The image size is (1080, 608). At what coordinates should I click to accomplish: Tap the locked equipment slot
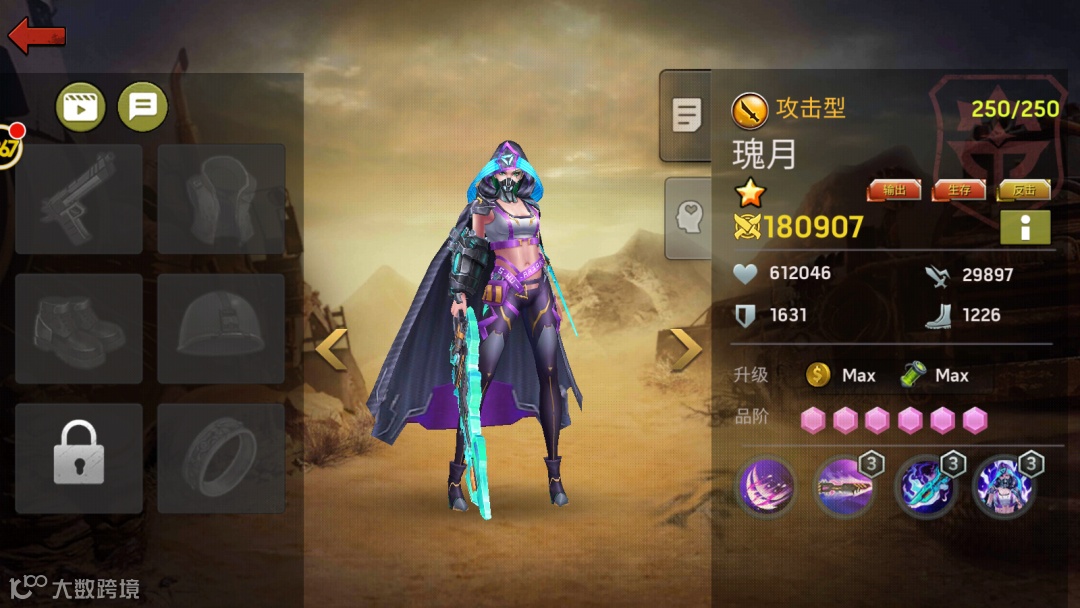click(x=79, y=458)
